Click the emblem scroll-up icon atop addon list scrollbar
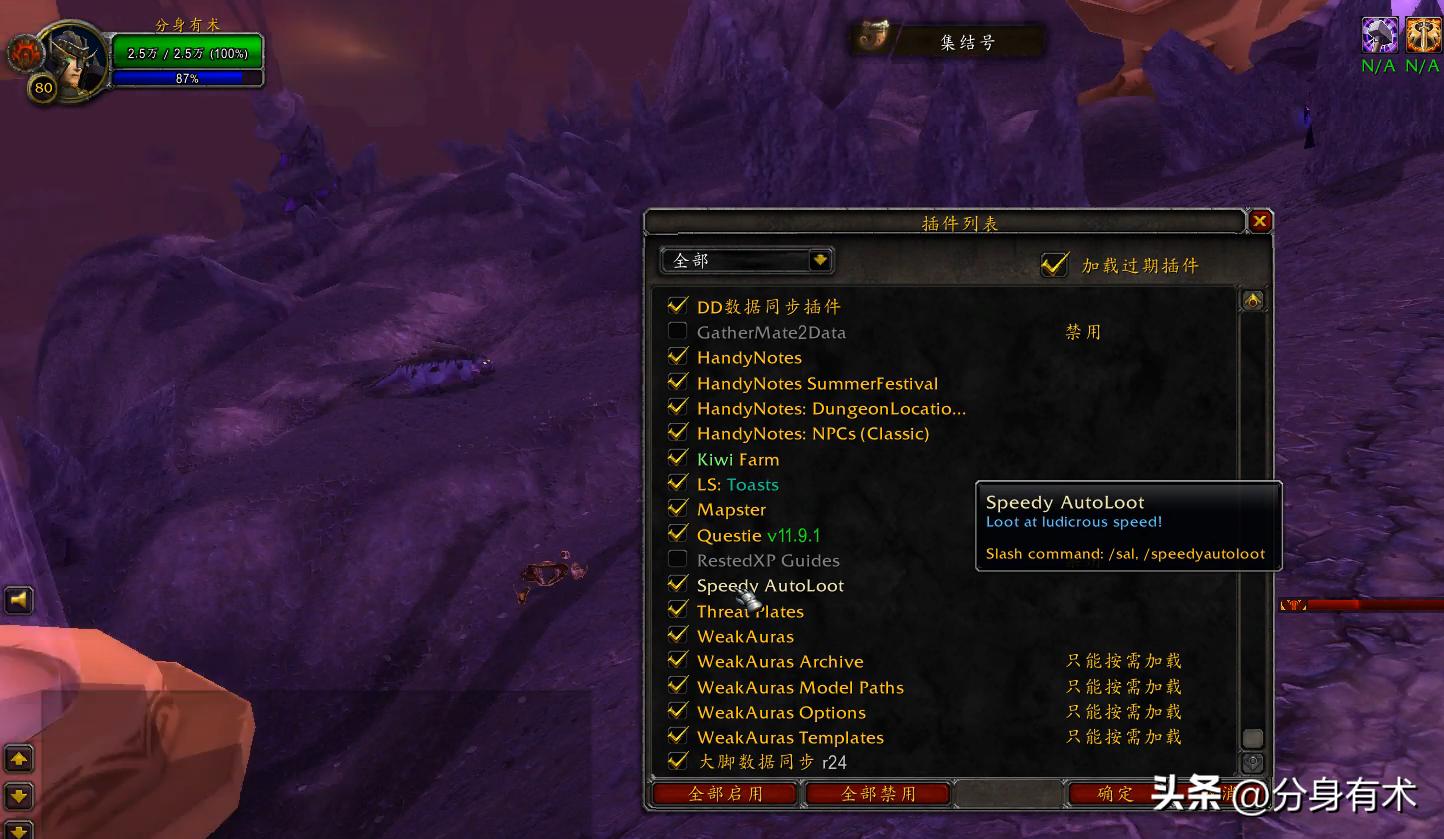The height and width of the screenshot is (839, 1444). pyautogui.click(x=1253, y=299)
